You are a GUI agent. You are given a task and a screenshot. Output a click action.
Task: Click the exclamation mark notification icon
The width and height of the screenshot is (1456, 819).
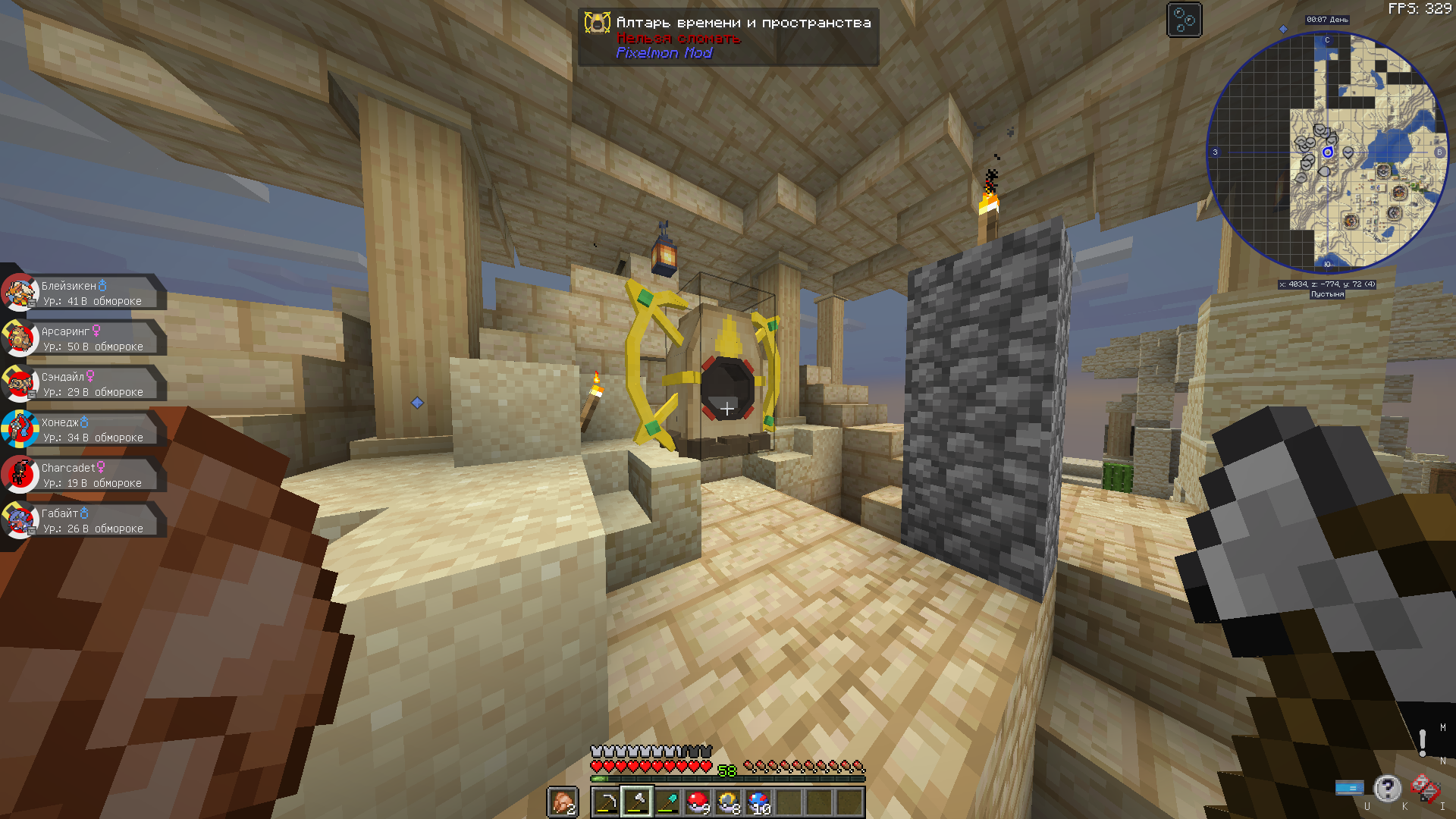click(1423, 742)
